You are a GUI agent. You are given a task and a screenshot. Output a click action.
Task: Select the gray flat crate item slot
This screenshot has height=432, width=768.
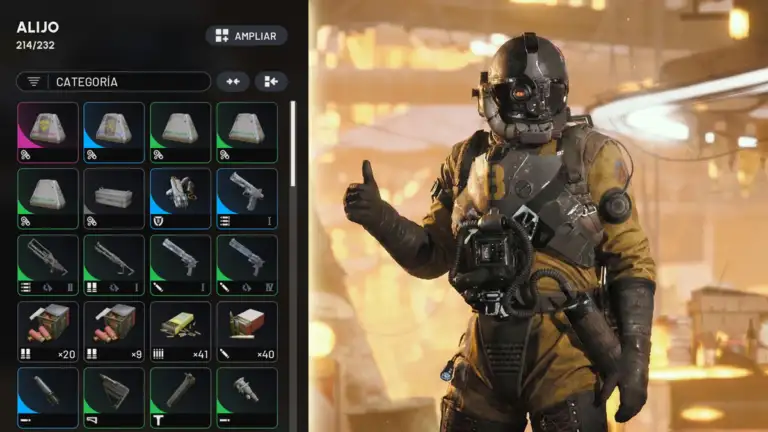pos(114,198)
